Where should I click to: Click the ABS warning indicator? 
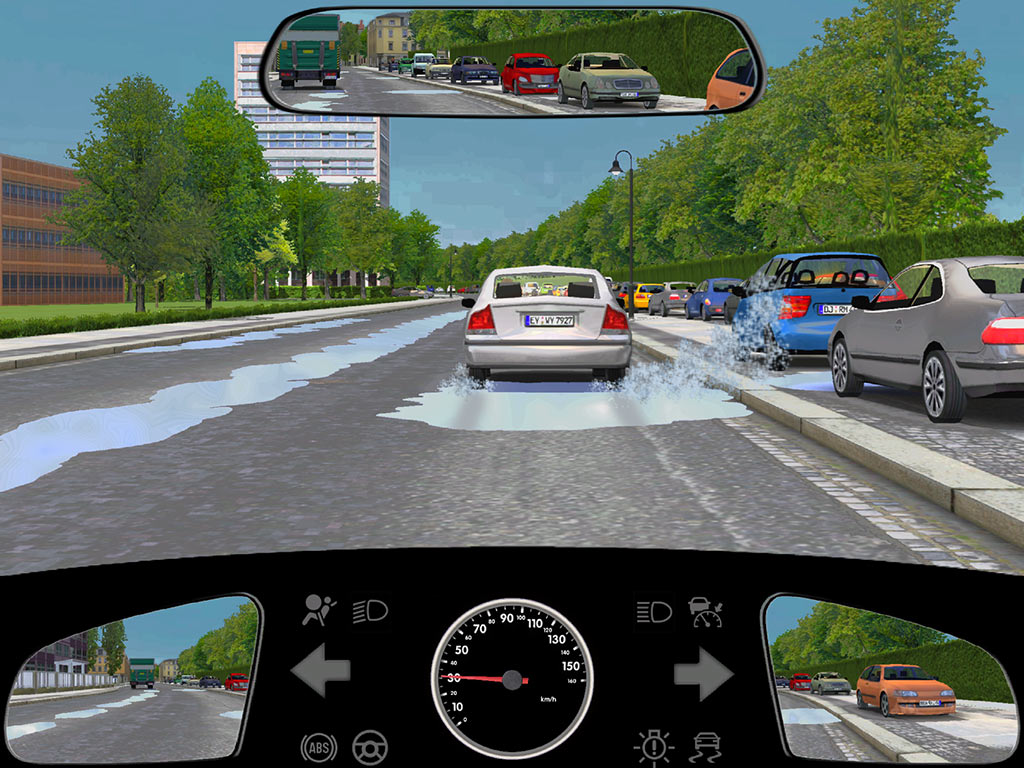(x=319, y=746)
